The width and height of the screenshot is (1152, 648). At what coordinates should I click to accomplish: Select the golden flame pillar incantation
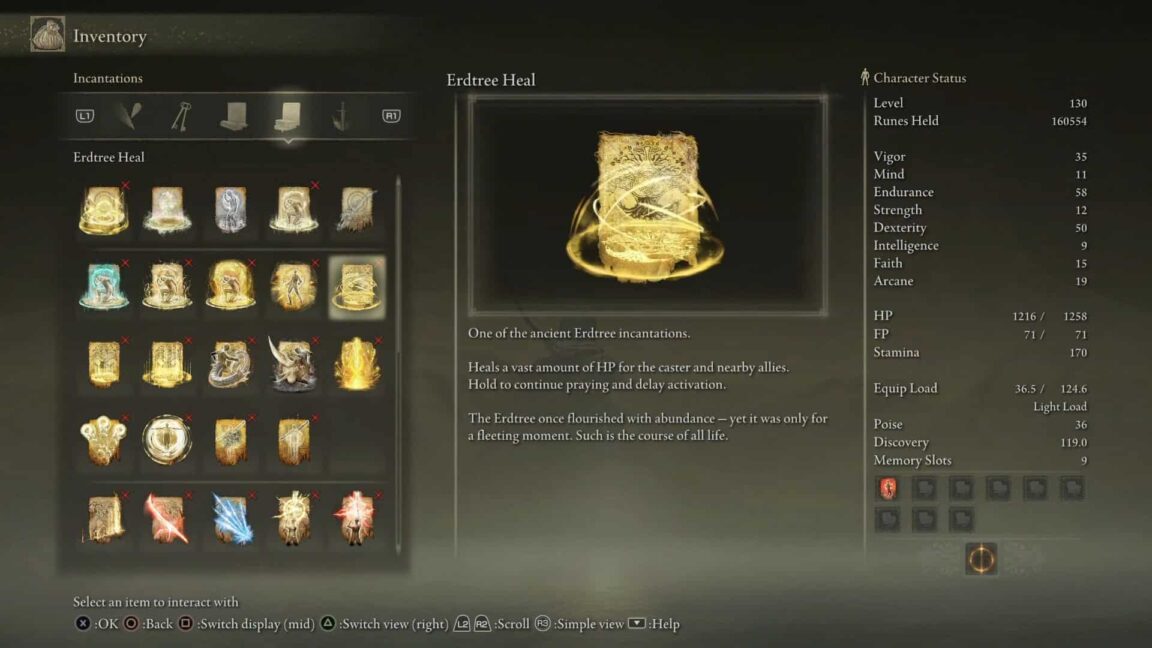[x=356, y=363]
